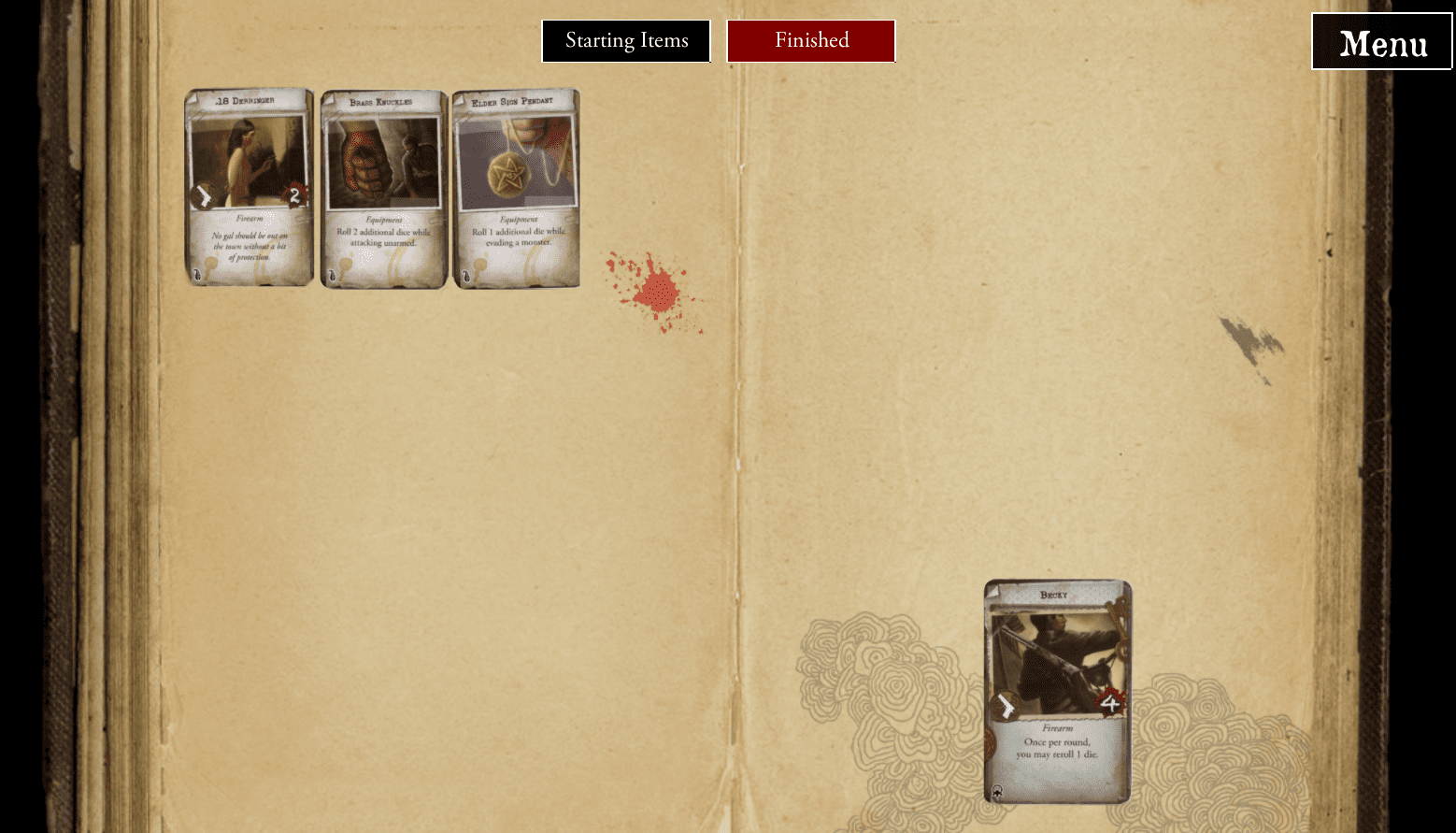The height and width of the screenshot is (833, 1456).
Task: Click the red damage burst showing 2 on Derringer
Action: [x=296, y=196]
